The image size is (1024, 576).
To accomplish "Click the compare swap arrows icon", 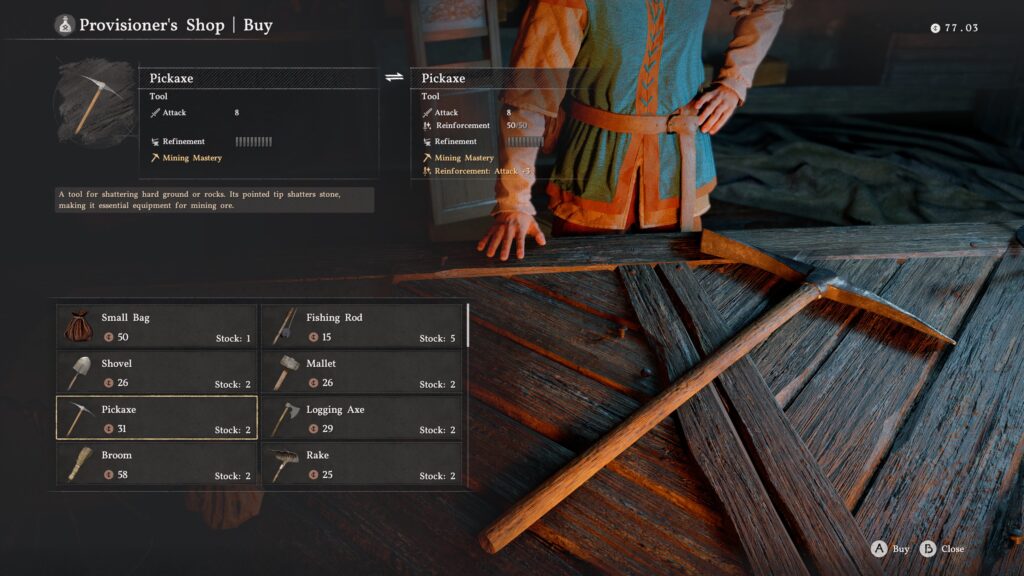I will pos(394,77).
